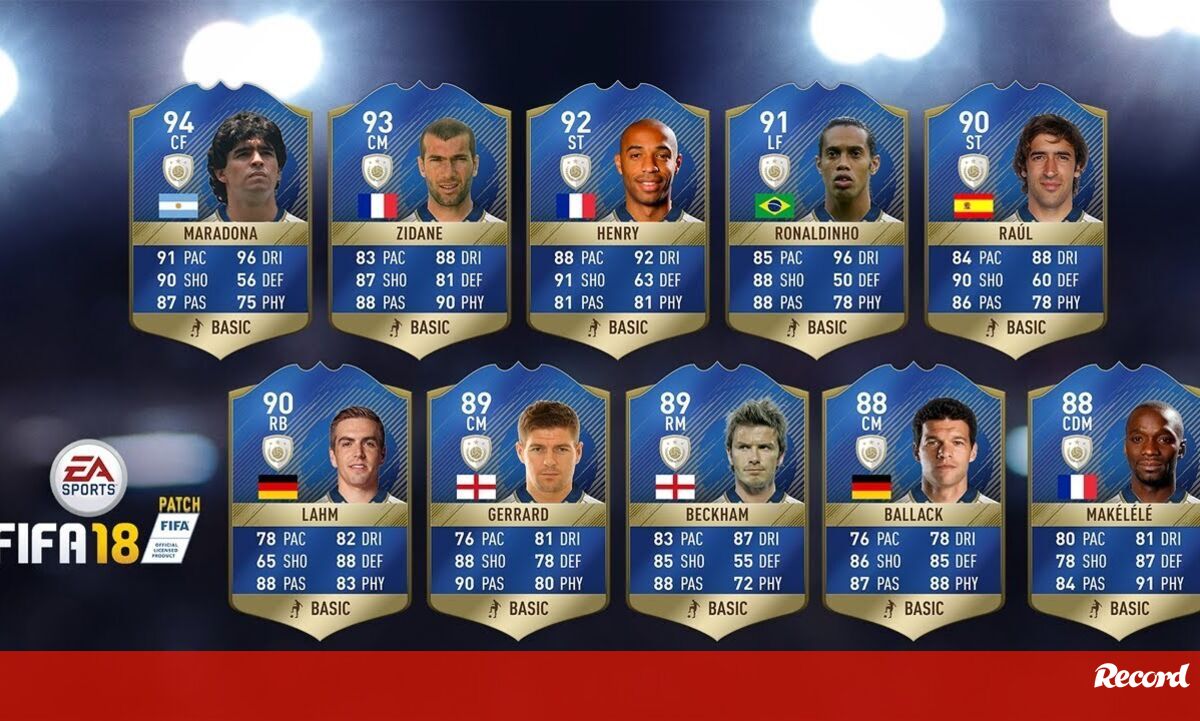
Task: Click the Record logo in the banner
Action: (x=1141, y=676)
